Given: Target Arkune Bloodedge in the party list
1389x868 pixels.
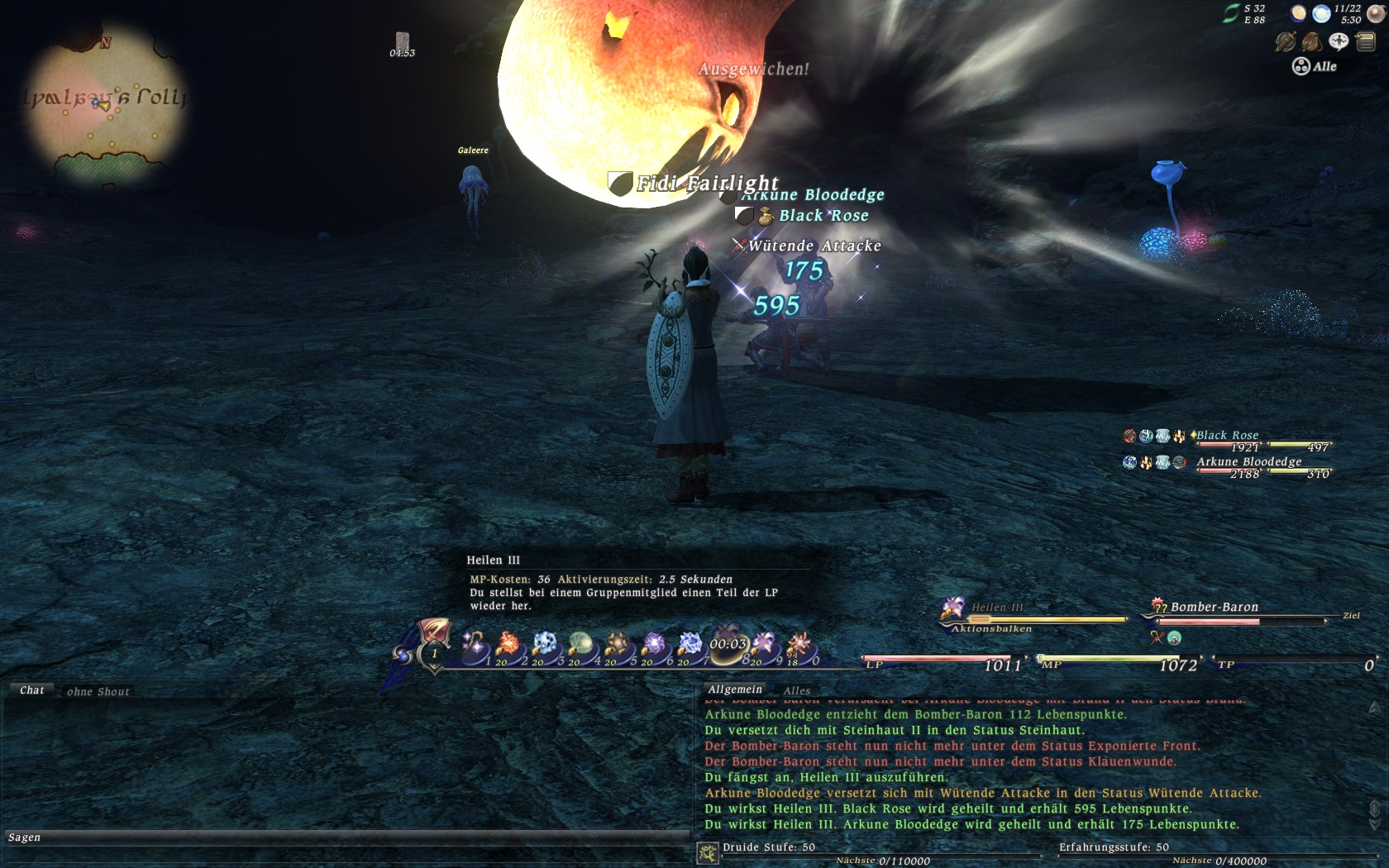Looking at the screenshot, I should [1248, 462].
